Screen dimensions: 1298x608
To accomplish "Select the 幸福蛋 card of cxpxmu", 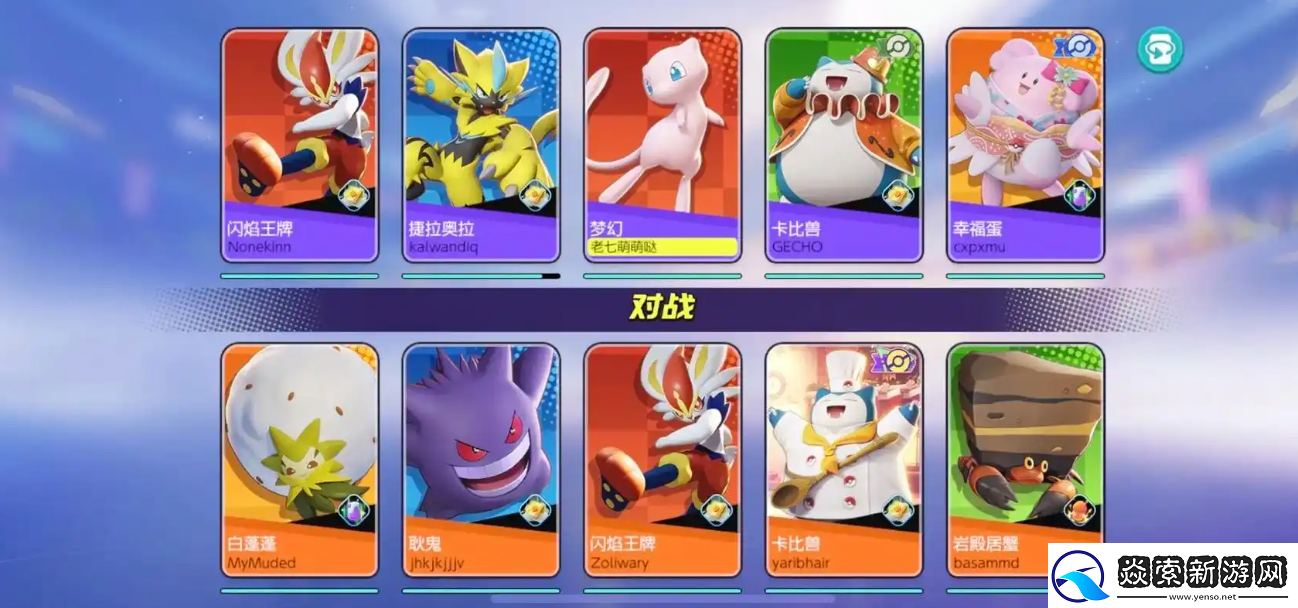I will (1025, 145).
